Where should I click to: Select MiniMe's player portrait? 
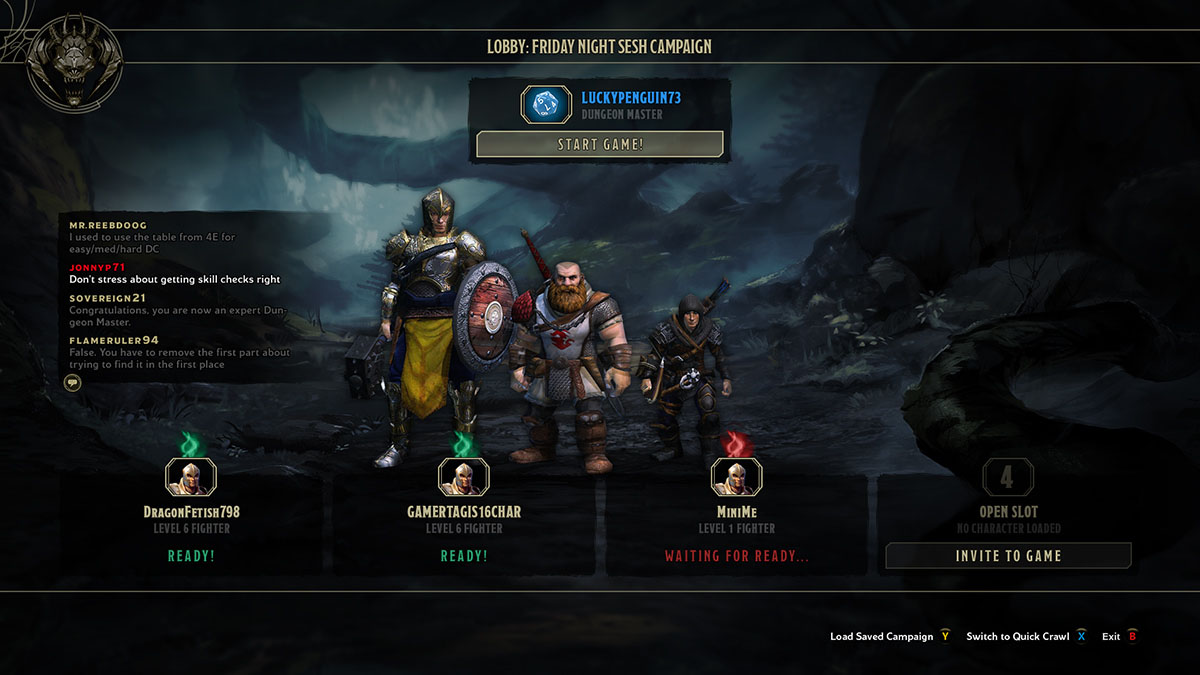pos(736,477)
